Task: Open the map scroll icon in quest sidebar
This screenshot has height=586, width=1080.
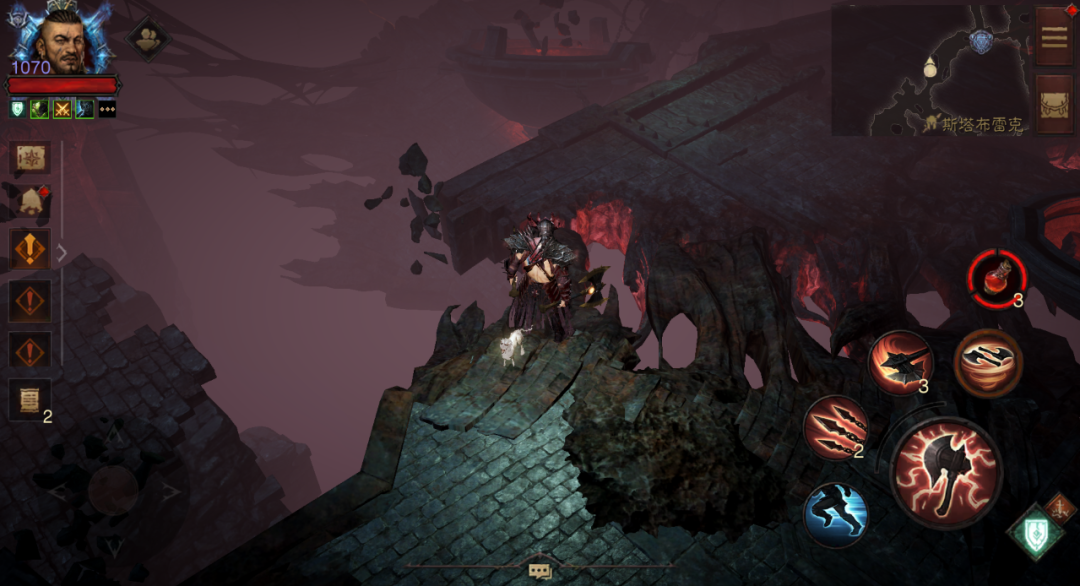Action: [x=30, y=158]
